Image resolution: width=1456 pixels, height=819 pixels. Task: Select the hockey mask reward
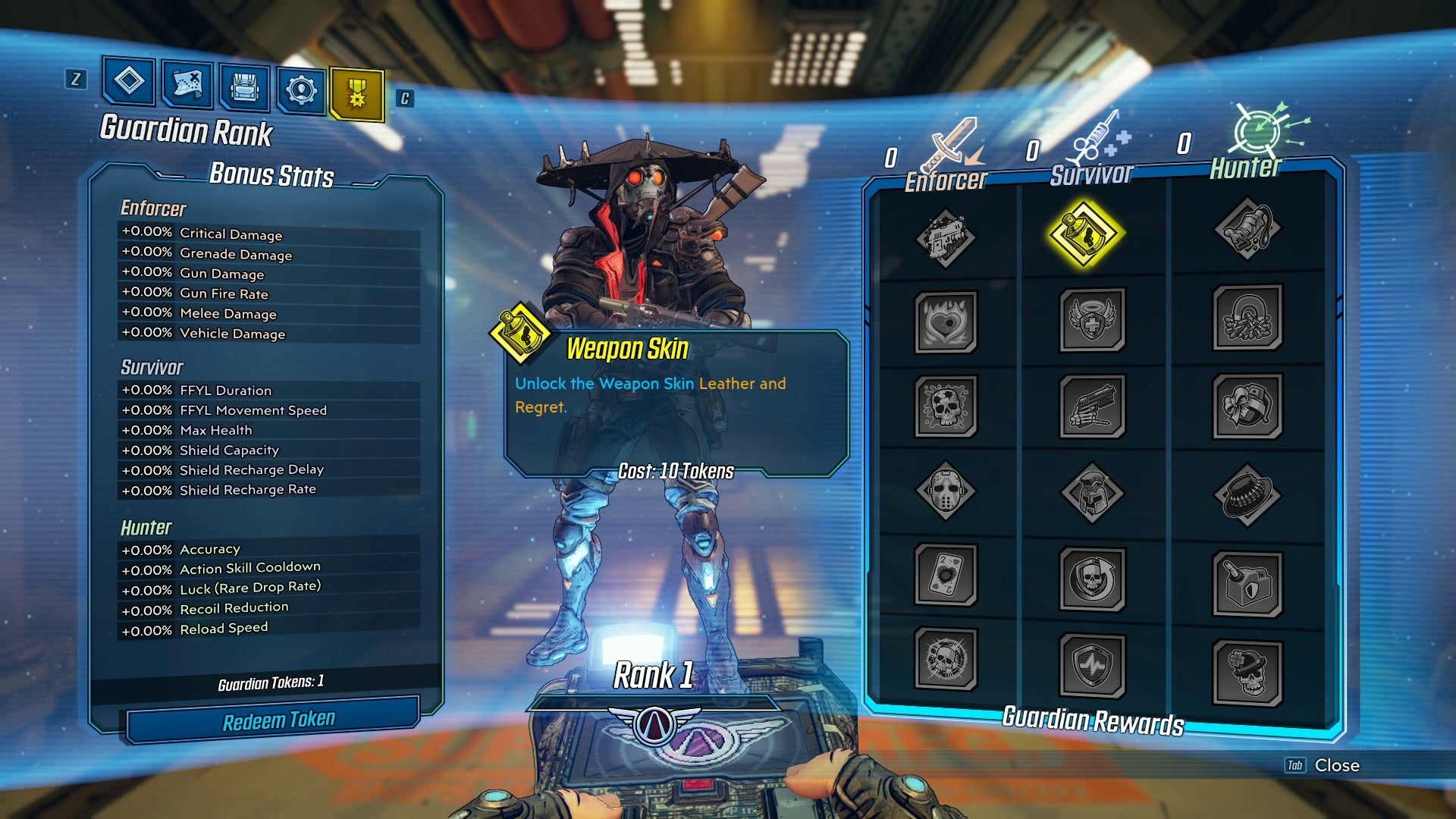[945, 491]
